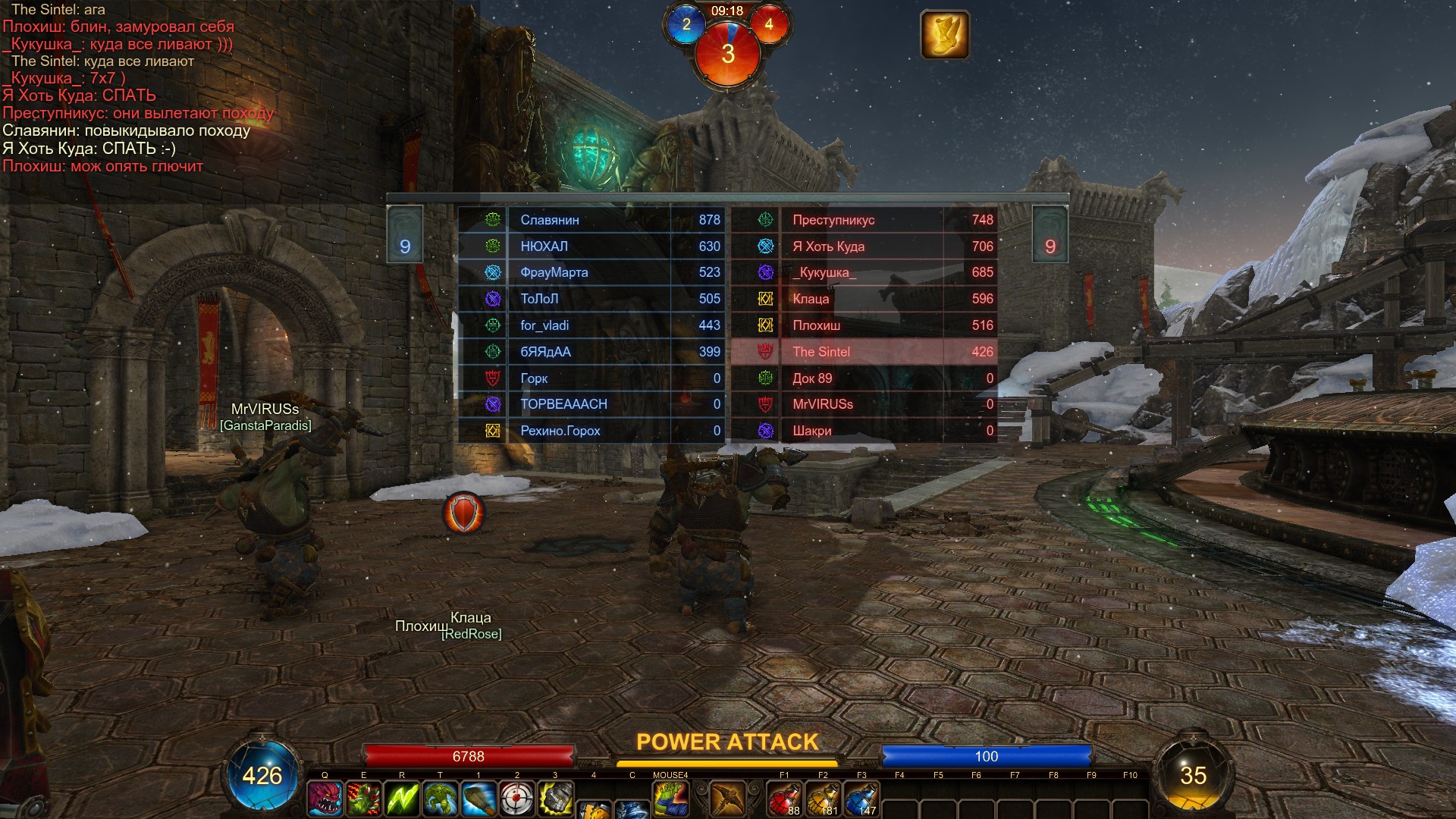The image size is (1456, 819).
Task: Select _Кукушка_ in the red team list
Action: point(864,272)
